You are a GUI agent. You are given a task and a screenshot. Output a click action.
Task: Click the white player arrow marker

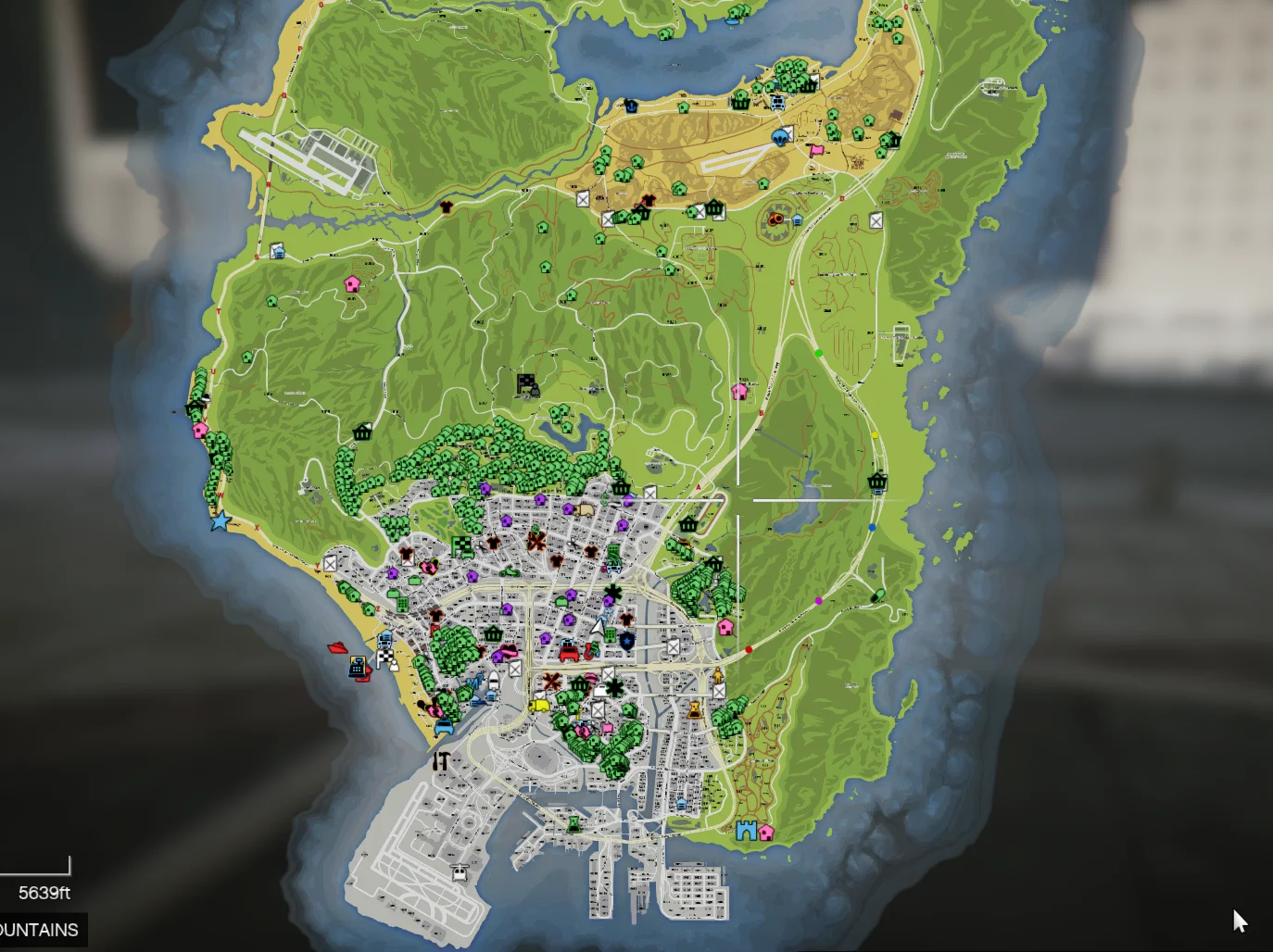599,627
